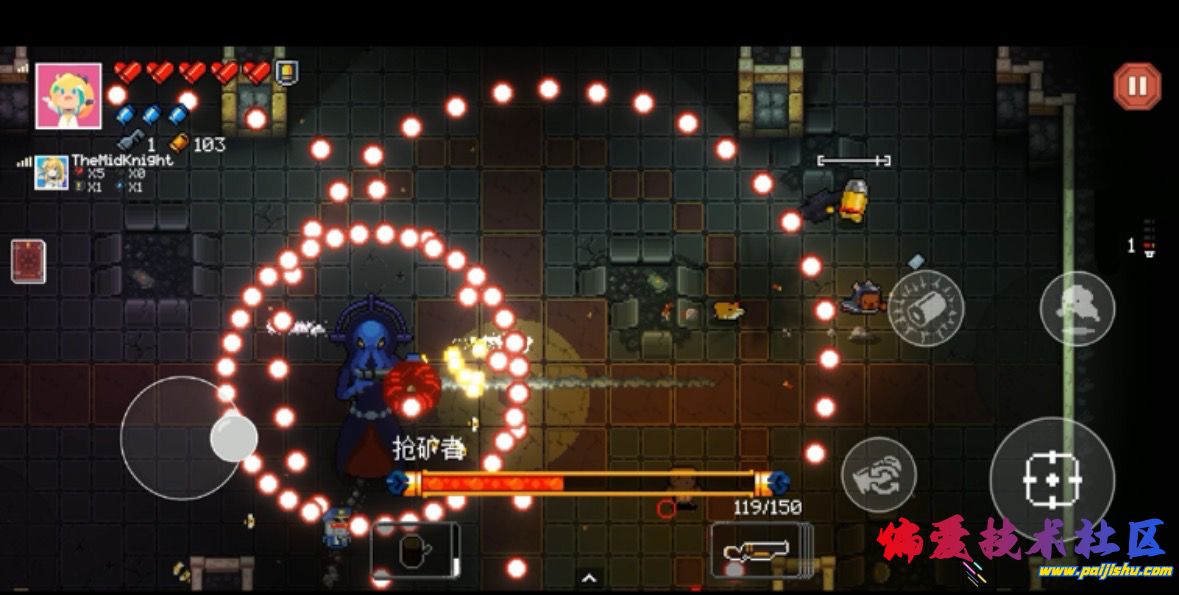
Task: Open the red book icon
Action: point(27,261)
